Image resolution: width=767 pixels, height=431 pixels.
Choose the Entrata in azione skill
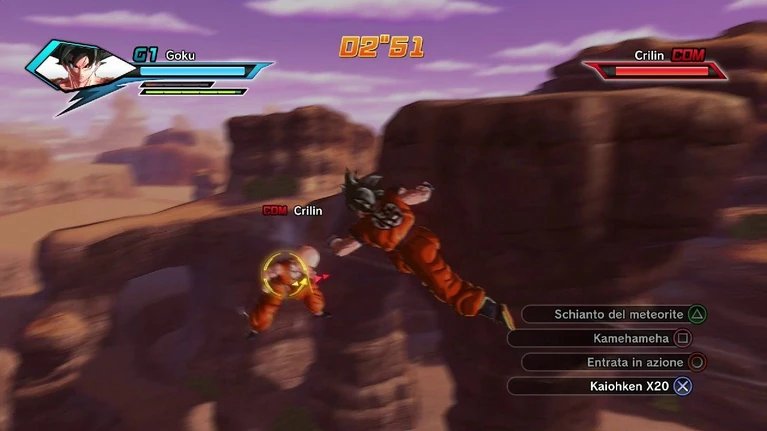coord(612,362)
